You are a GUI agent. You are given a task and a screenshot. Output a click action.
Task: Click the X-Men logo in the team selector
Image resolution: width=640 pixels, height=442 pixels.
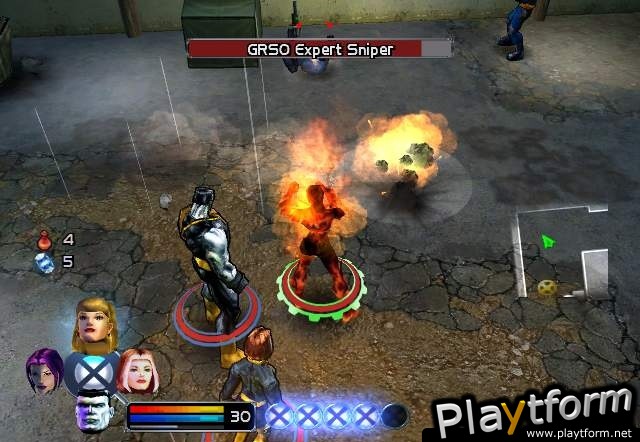(x=95, y=370)
